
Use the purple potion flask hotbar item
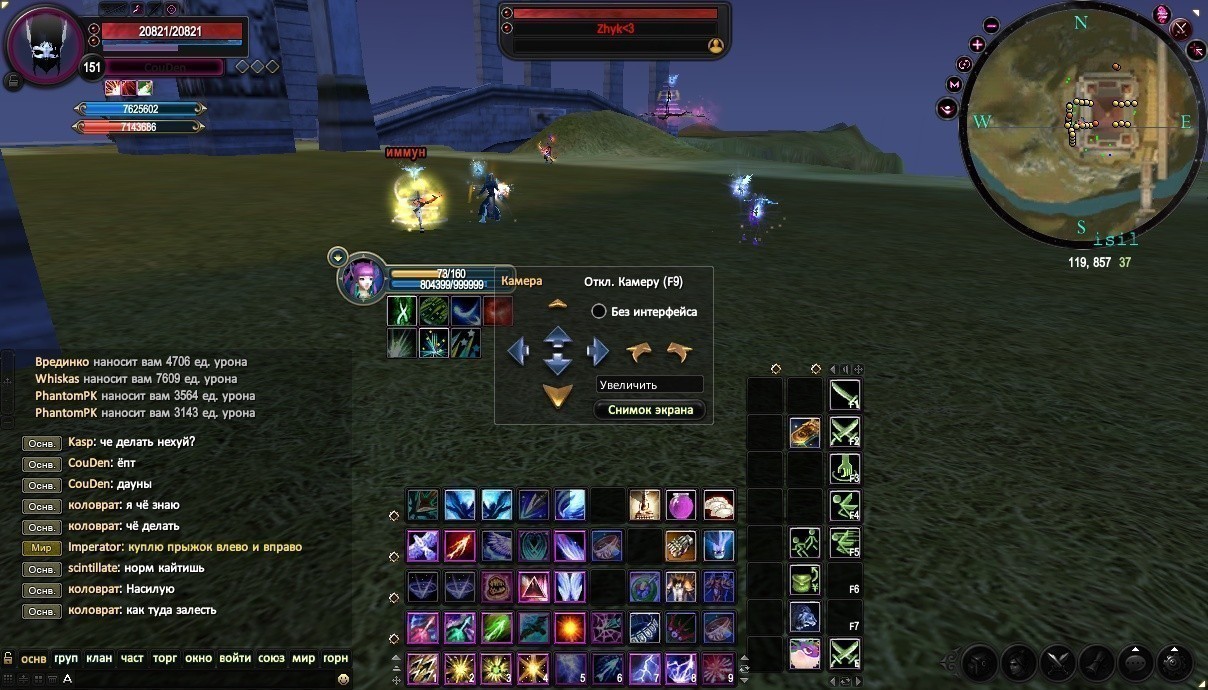[x=681, y=505]
